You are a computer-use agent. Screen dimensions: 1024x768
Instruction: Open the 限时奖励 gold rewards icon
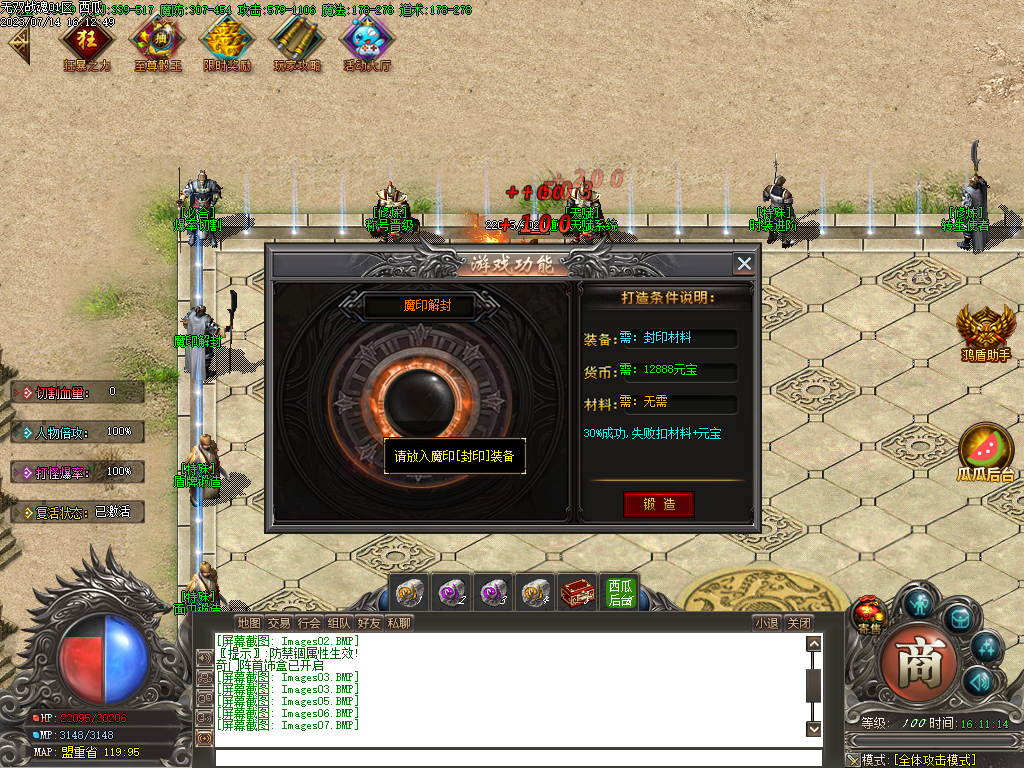[226, 41]
